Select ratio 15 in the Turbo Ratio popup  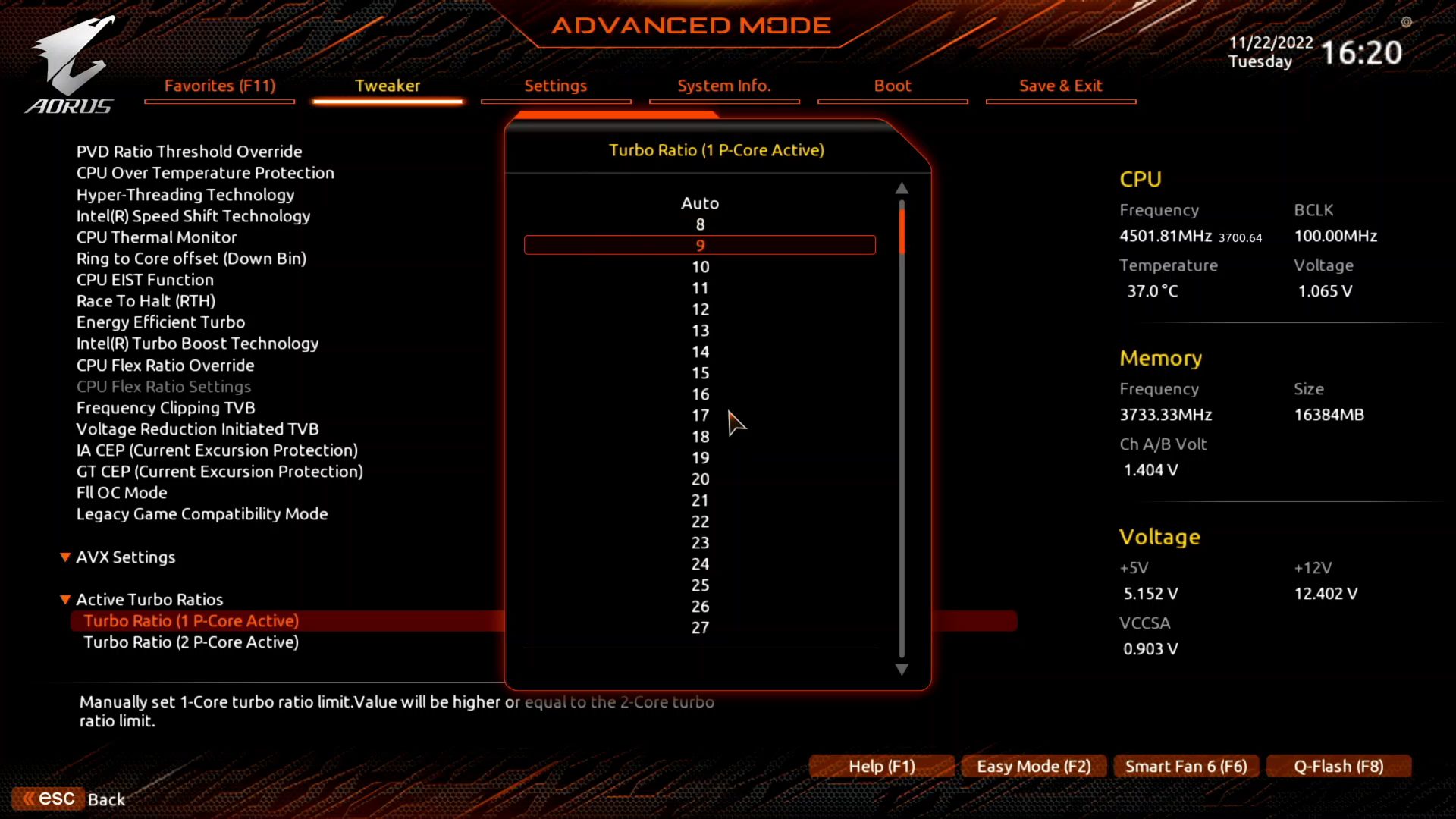pyautogui.click(x=699, y=372)
